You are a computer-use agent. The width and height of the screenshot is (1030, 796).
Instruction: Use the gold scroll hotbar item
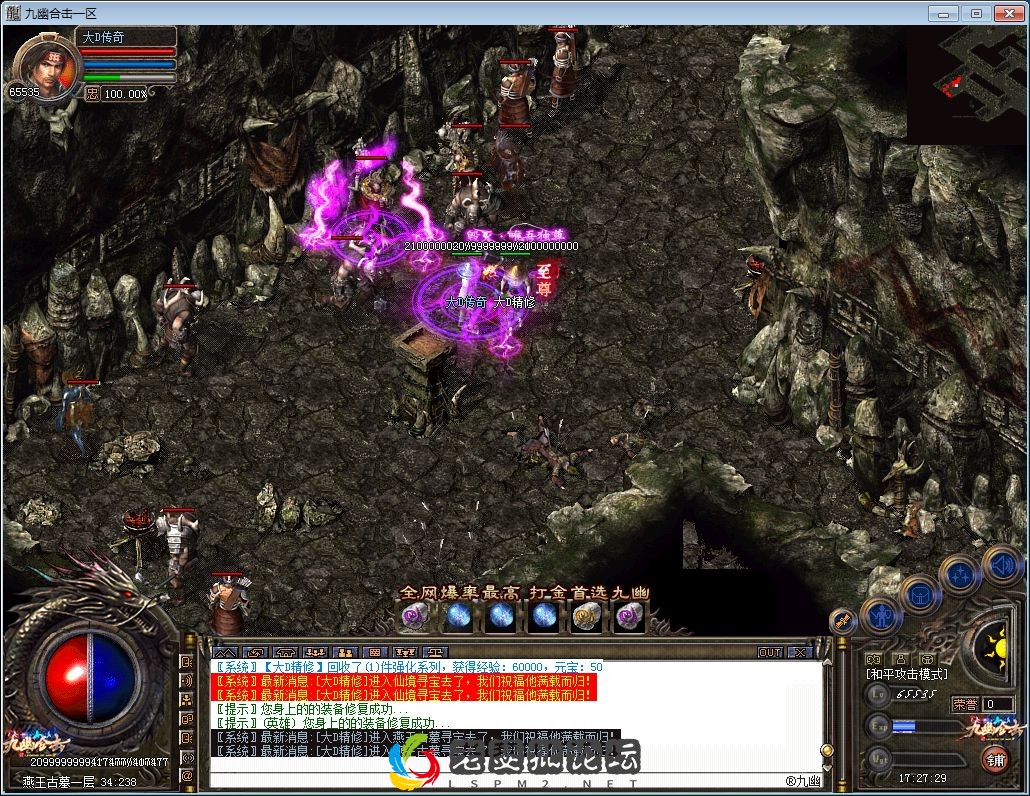point(587,616)
